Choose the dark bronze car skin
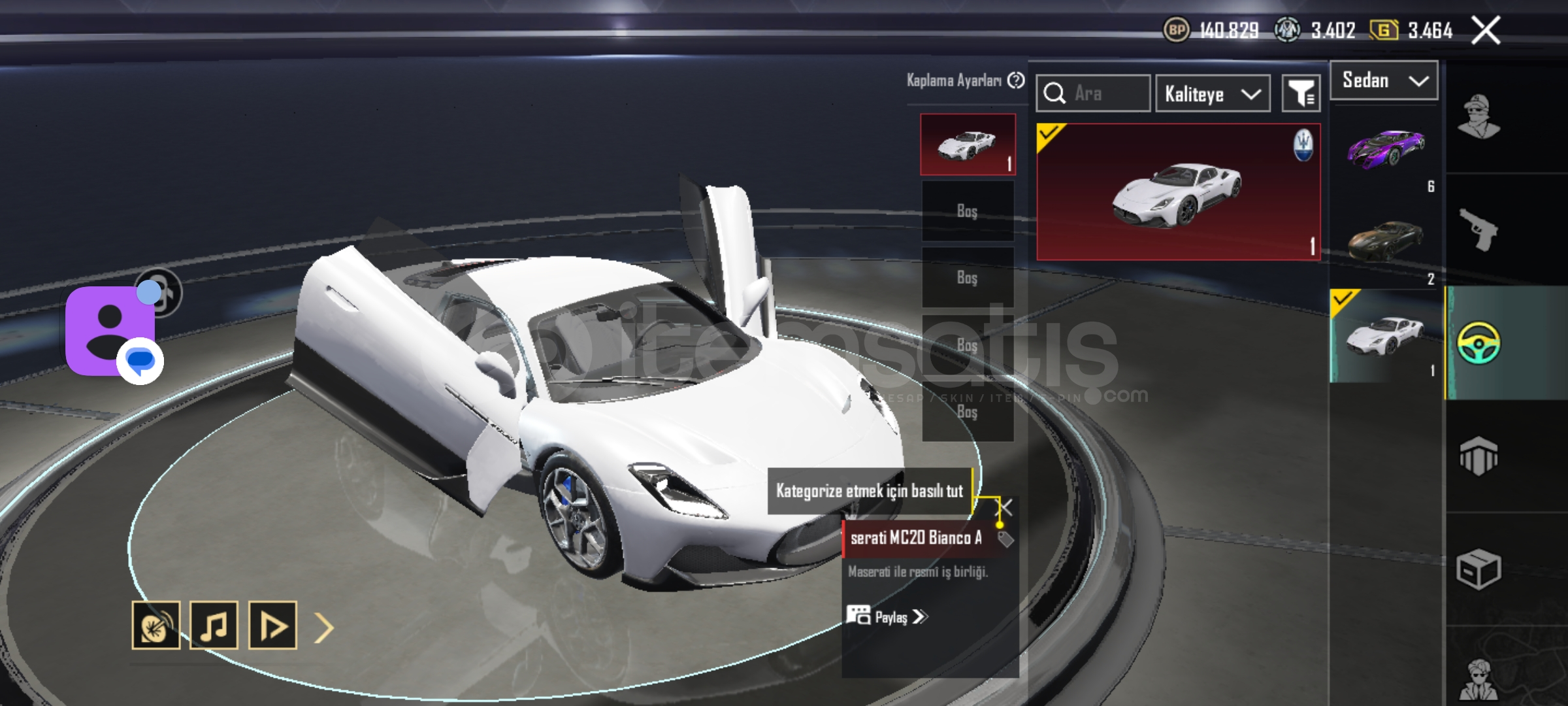Screen dimensions: 1568x706 1385,241
